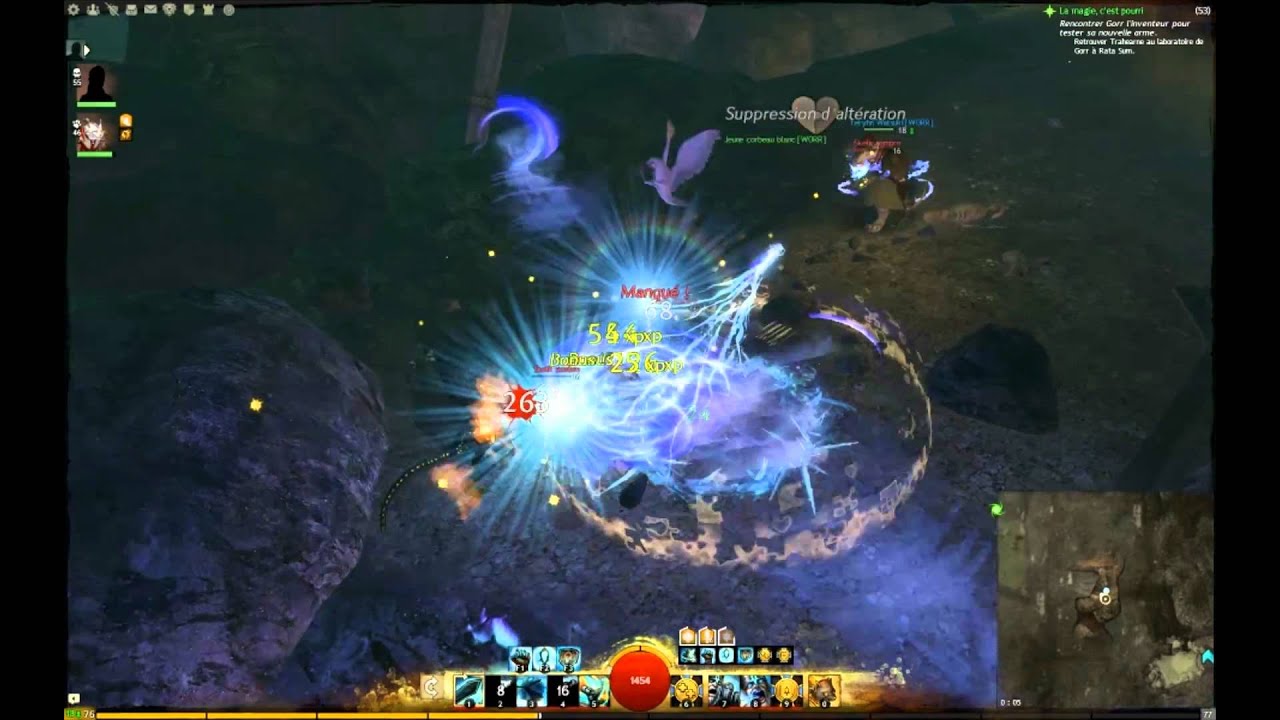Activate the F1 pet command skill
The width and height of the screenshot is (1280, 720).
(x=520, y=658)
